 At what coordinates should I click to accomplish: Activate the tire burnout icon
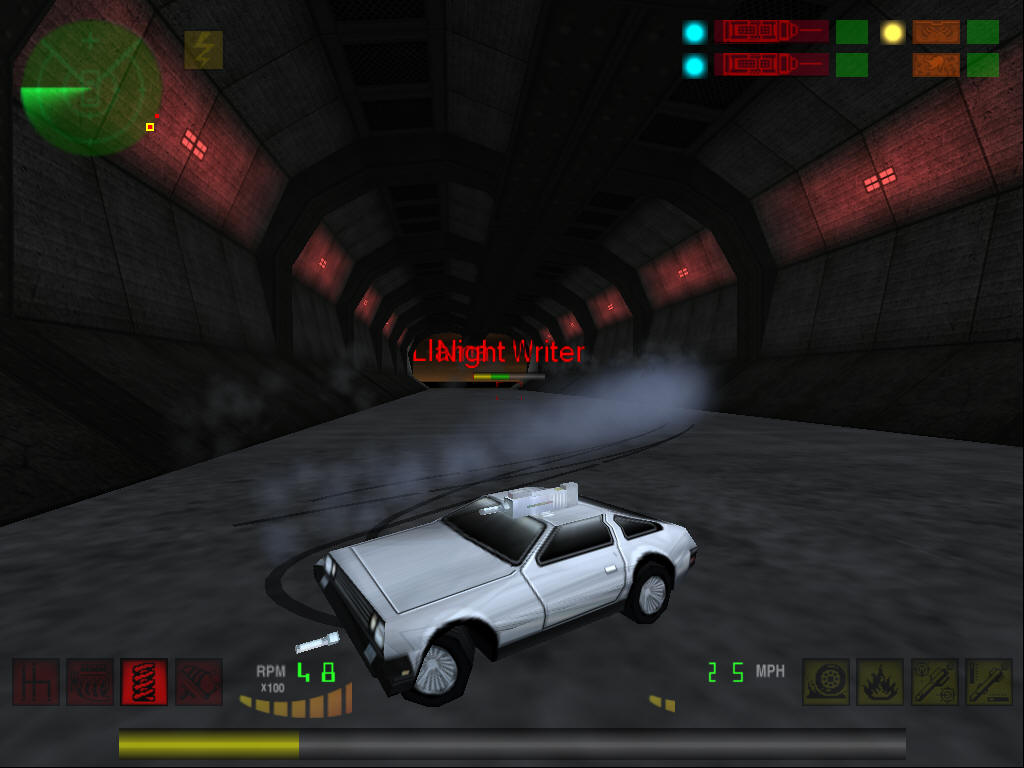pyautogui.click(x=826, y=682)
